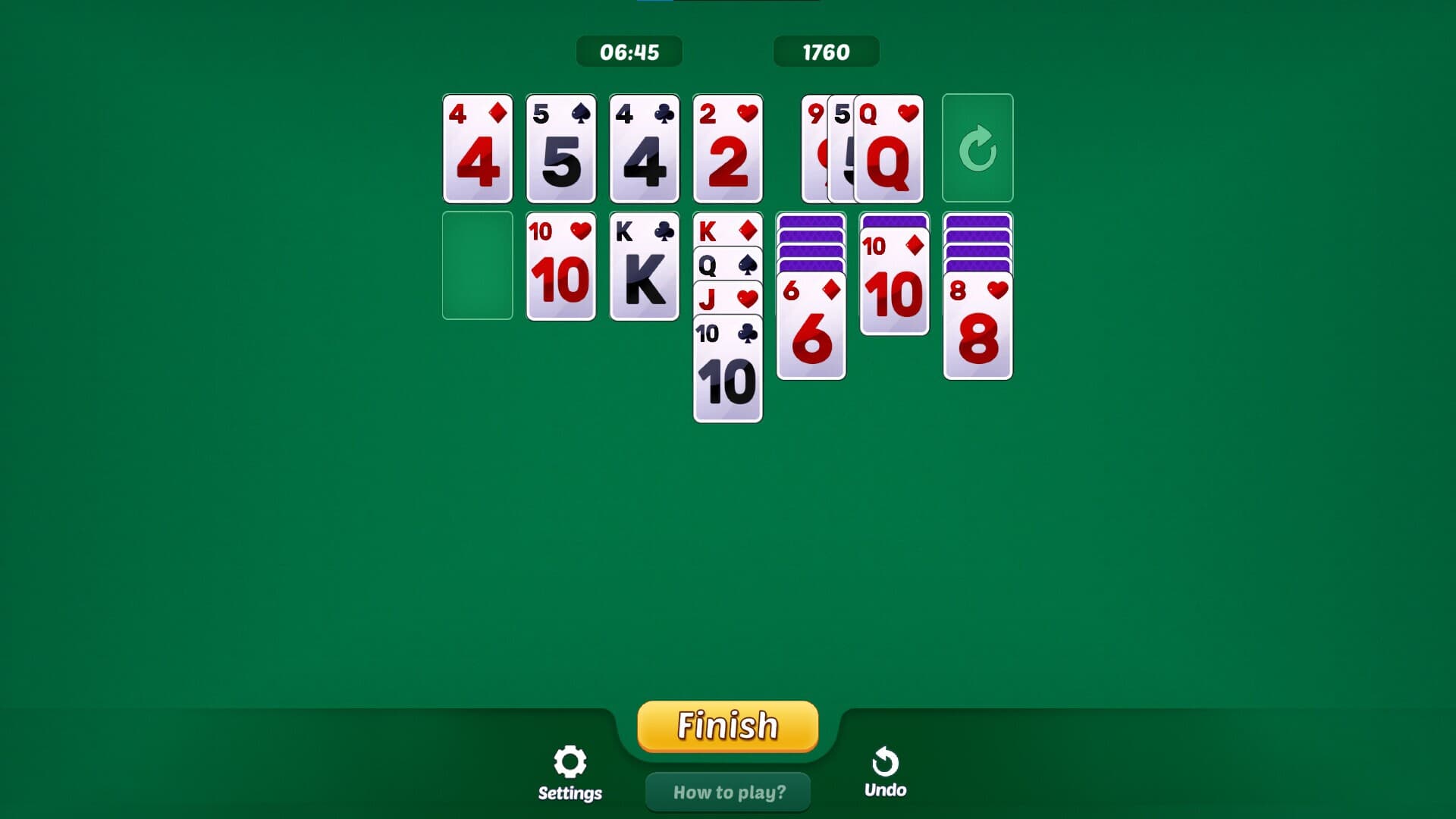Click the 6 of diamonds card
1456x819 pixels.
811,326
